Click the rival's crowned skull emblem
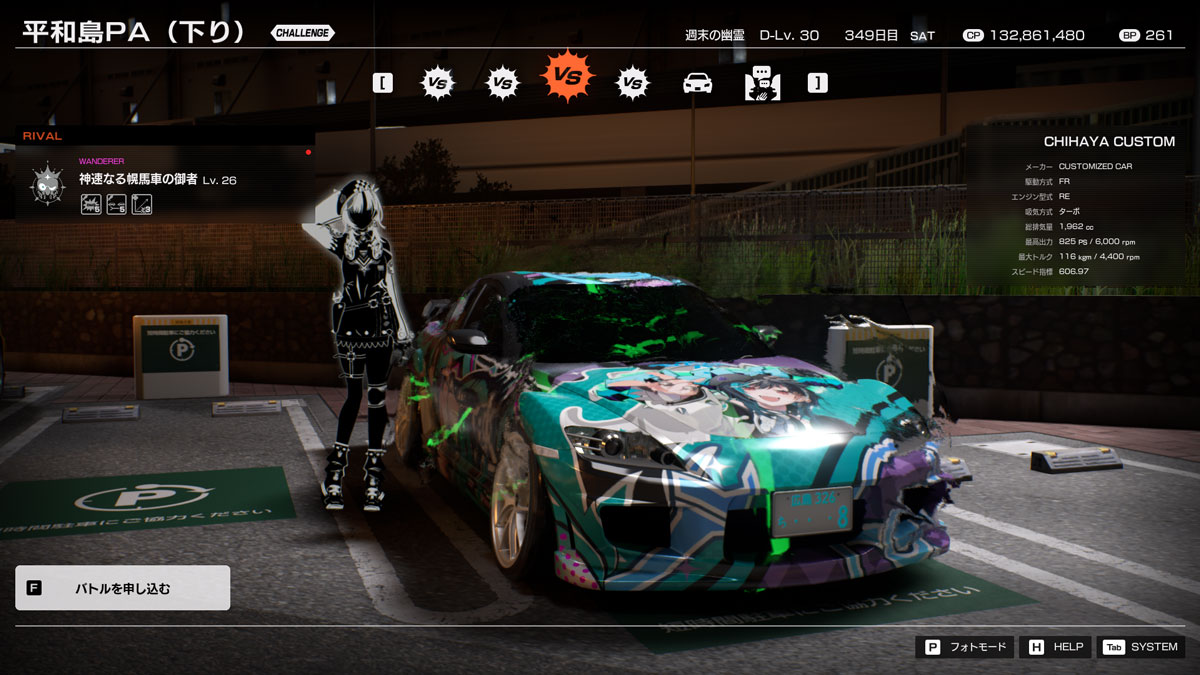The height and width of the screenshot is (675, 1200). [47, 185]
